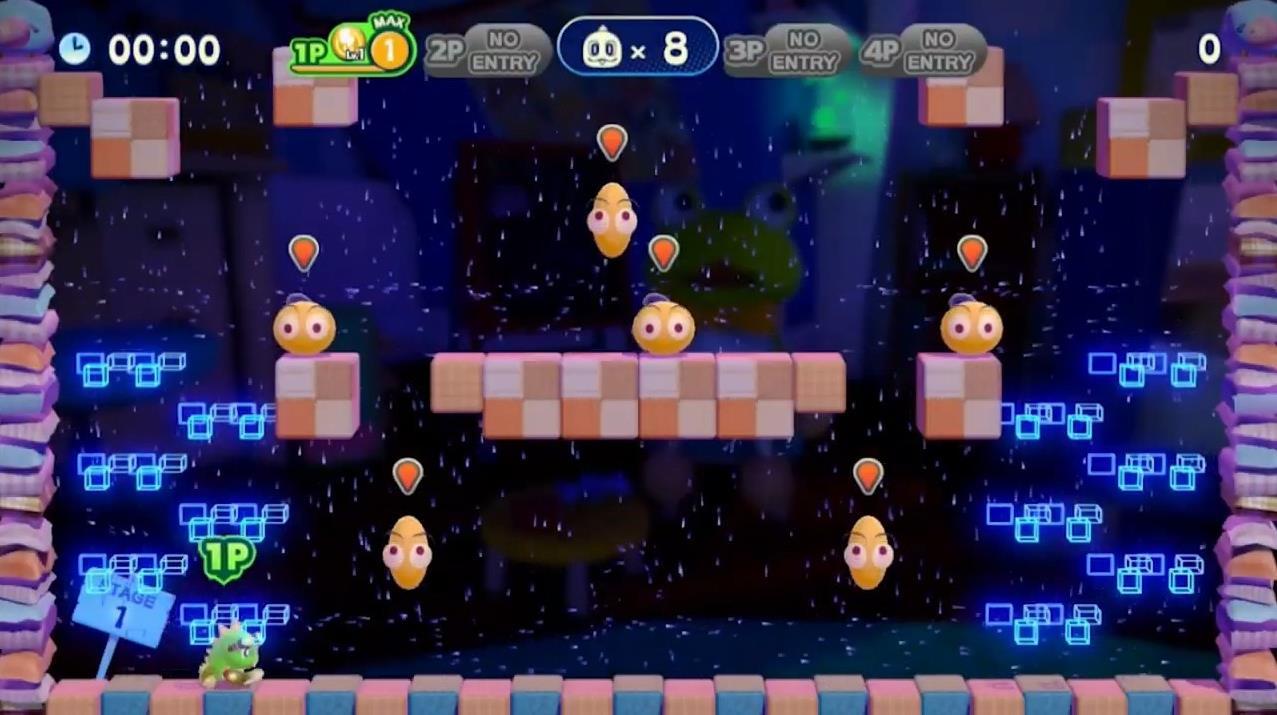
Task: Select the 4P No Entry slot
Action: 922,50
